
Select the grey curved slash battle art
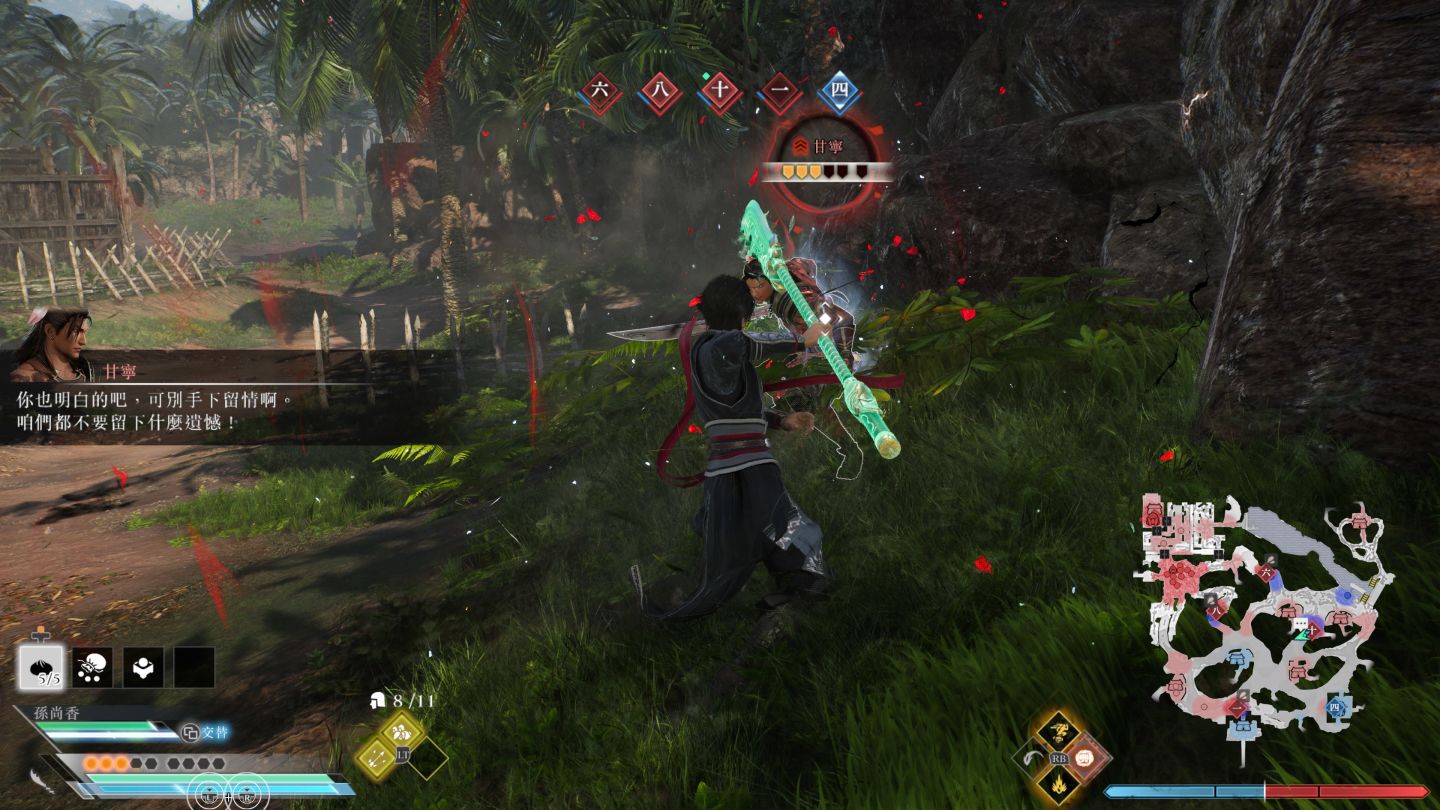(1029, 757)
